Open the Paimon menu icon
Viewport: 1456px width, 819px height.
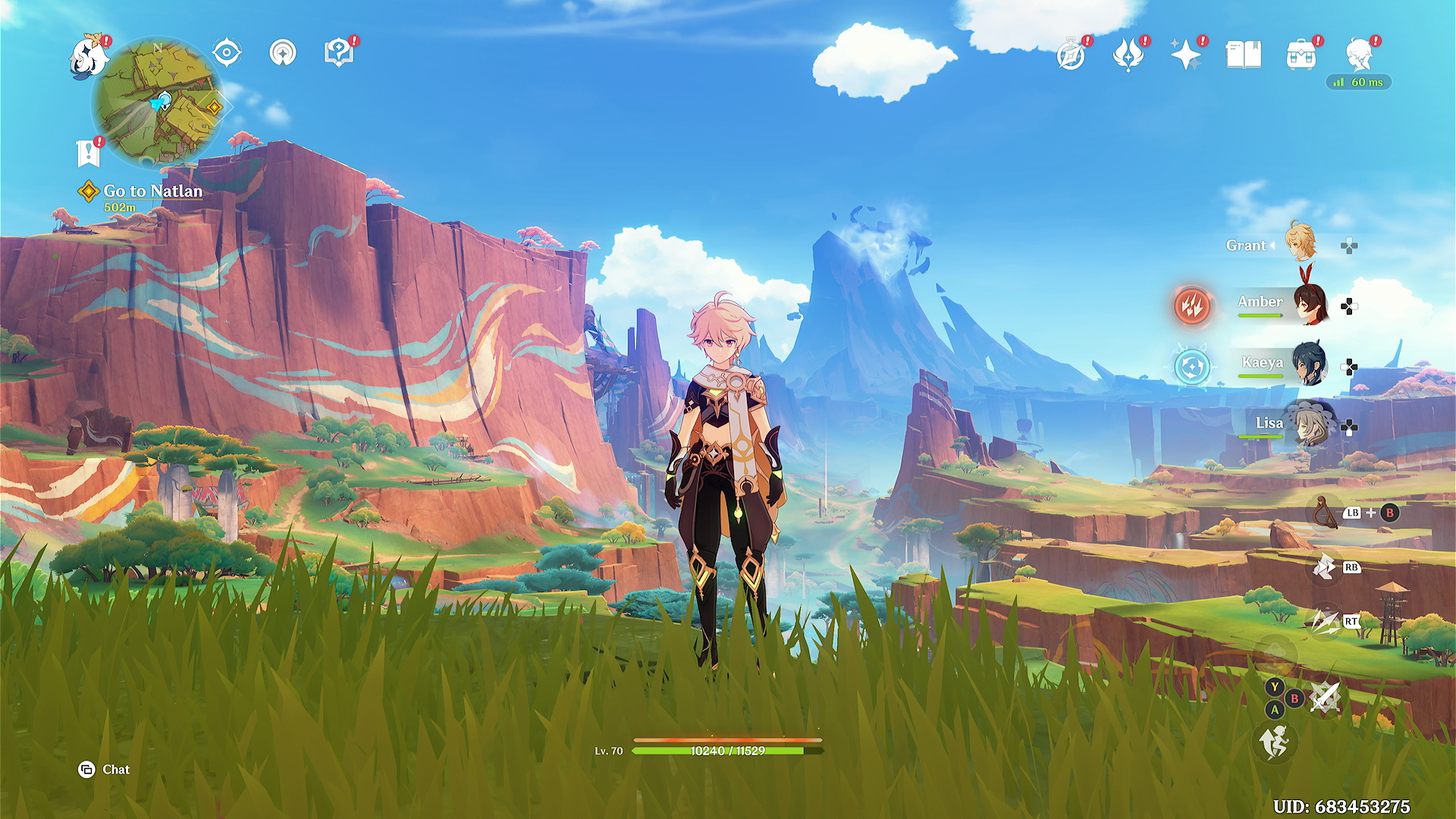[89, 57]
